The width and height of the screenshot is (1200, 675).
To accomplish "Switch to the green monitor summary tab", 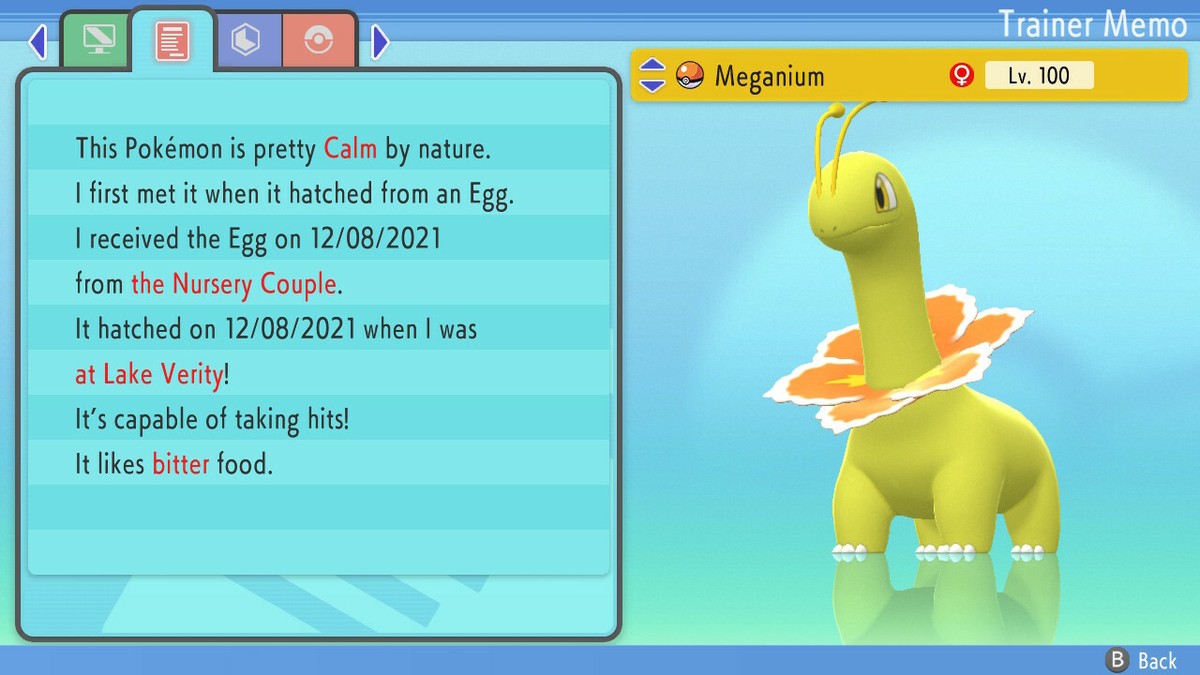I will (x=97, y=40).
